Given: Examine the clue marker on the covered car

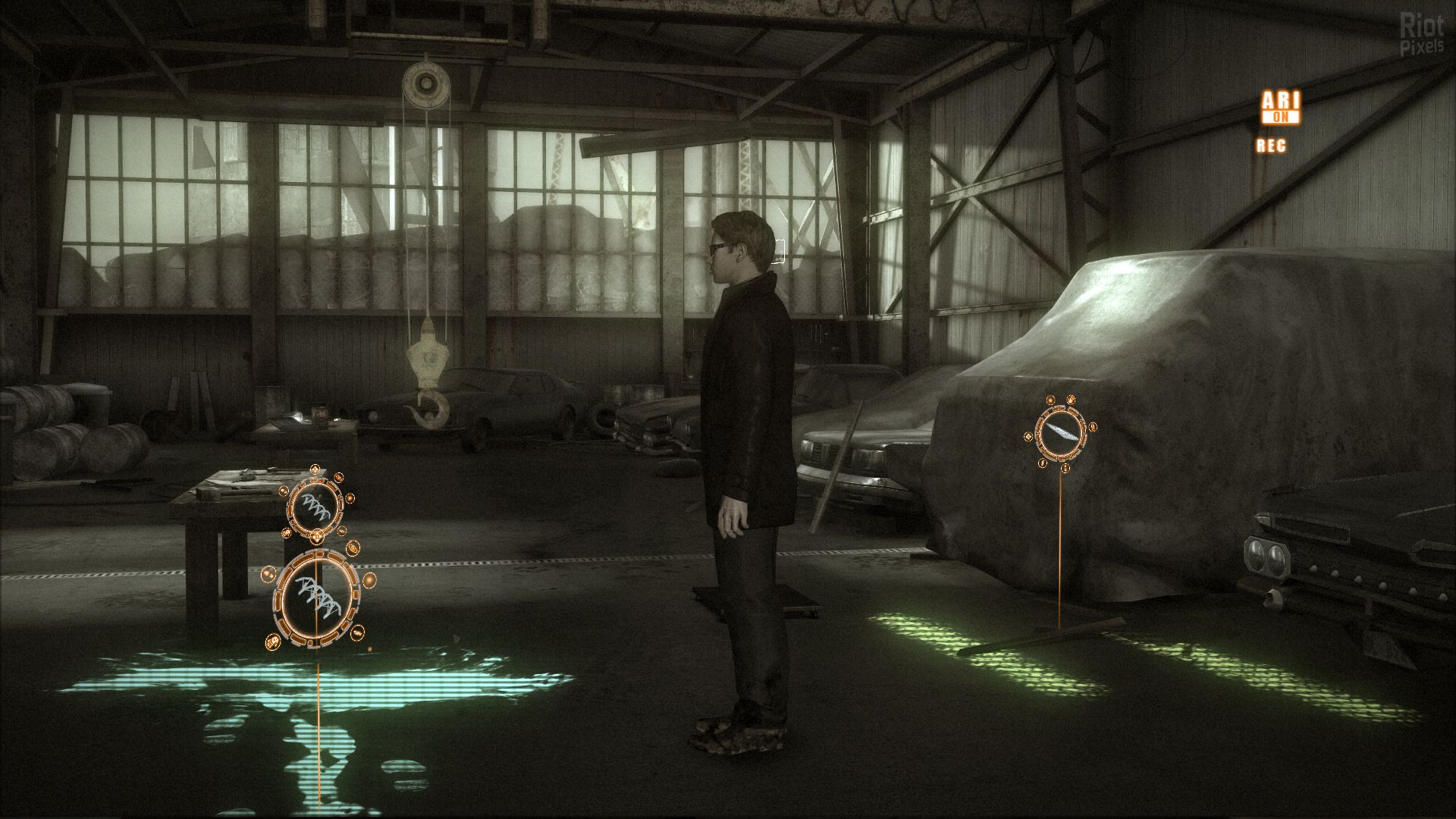Looking at the screenshot, I should (x=1060, y=435).
